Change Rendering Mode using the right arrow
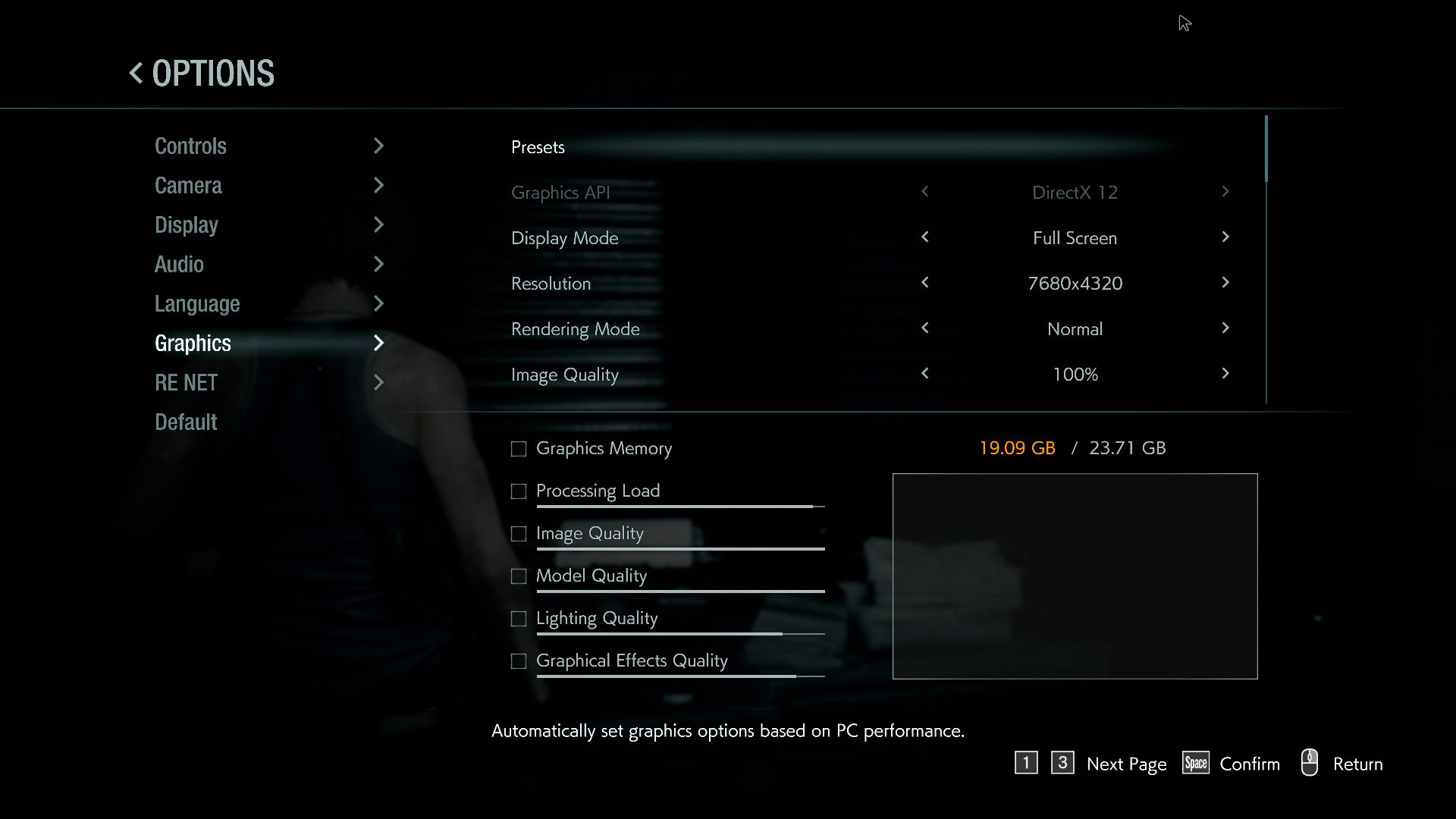 pyautogui.click(x=1225, y=328)
